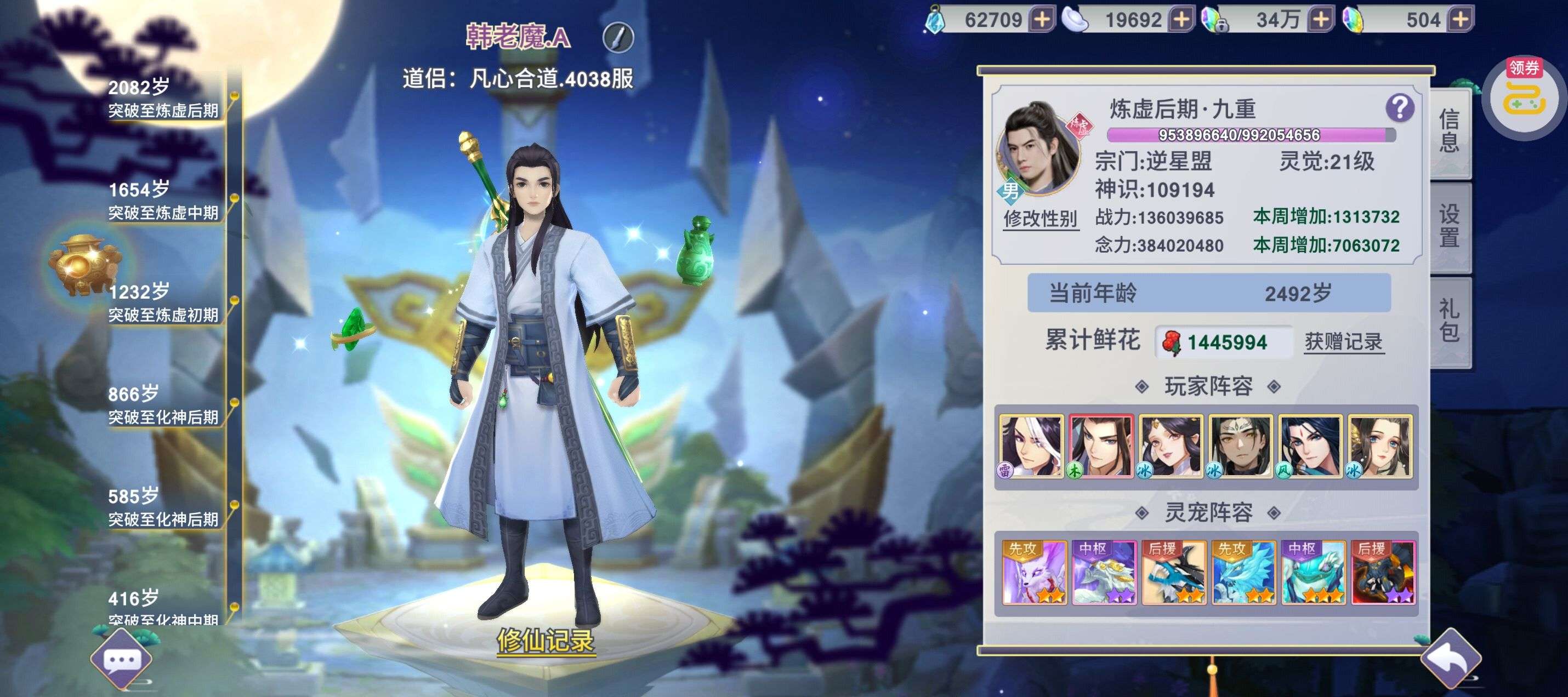
Task: Open the 领券 coupon icon
Action: point(1524,96)
